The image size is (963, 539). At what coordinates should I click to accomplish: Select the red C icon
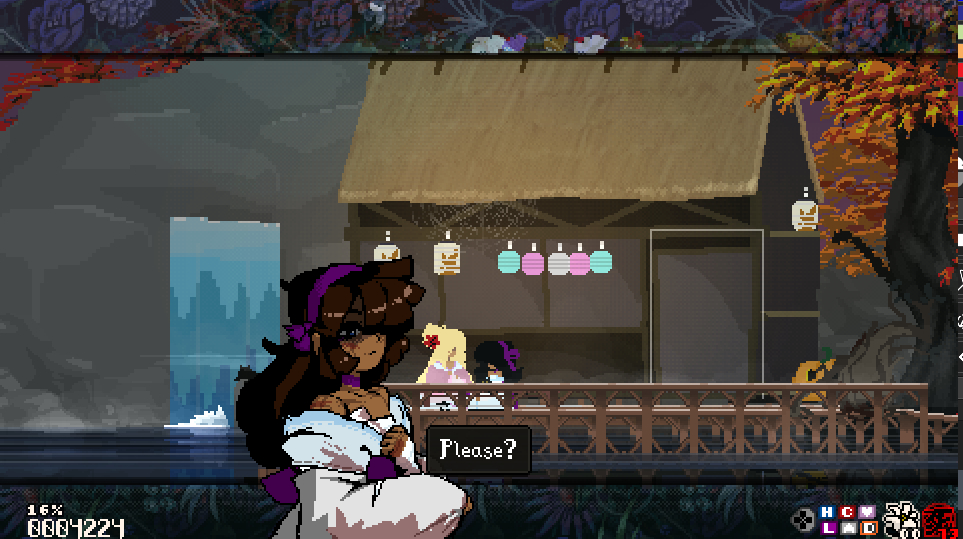(x=848, y=513)
